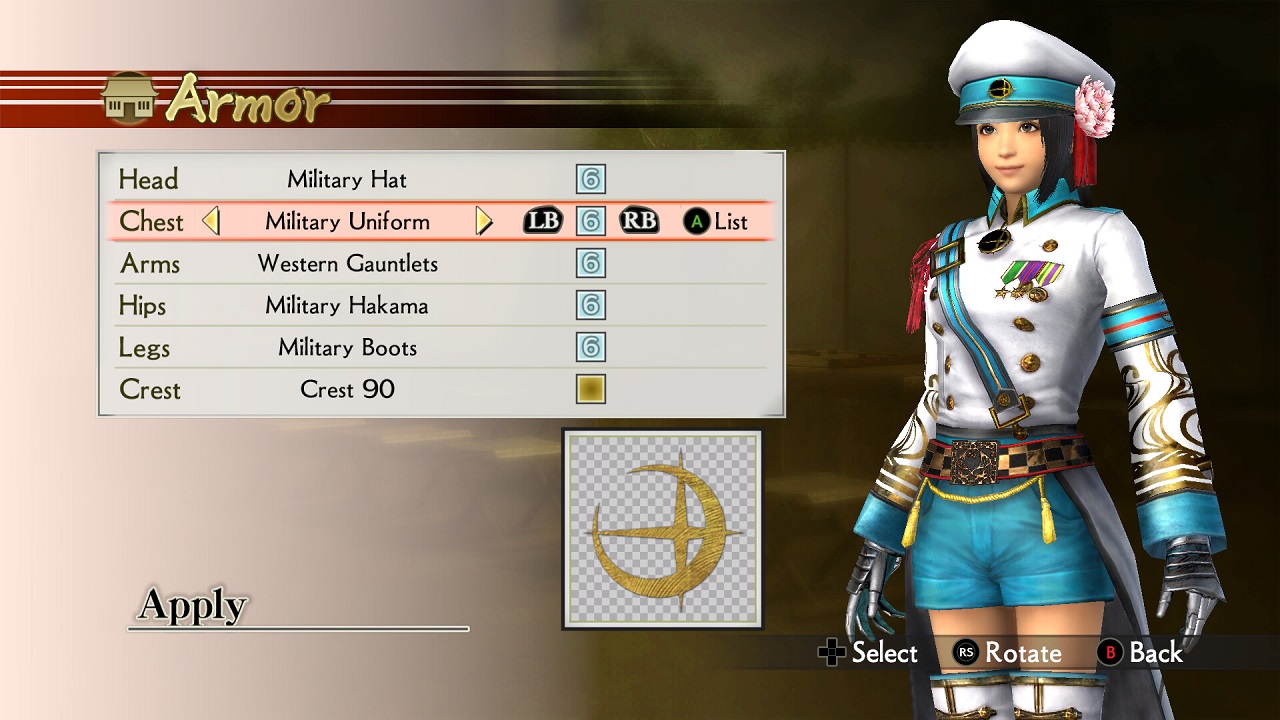
Task: Click the RB button prompt on Chest row
Action: coord(638,221)
